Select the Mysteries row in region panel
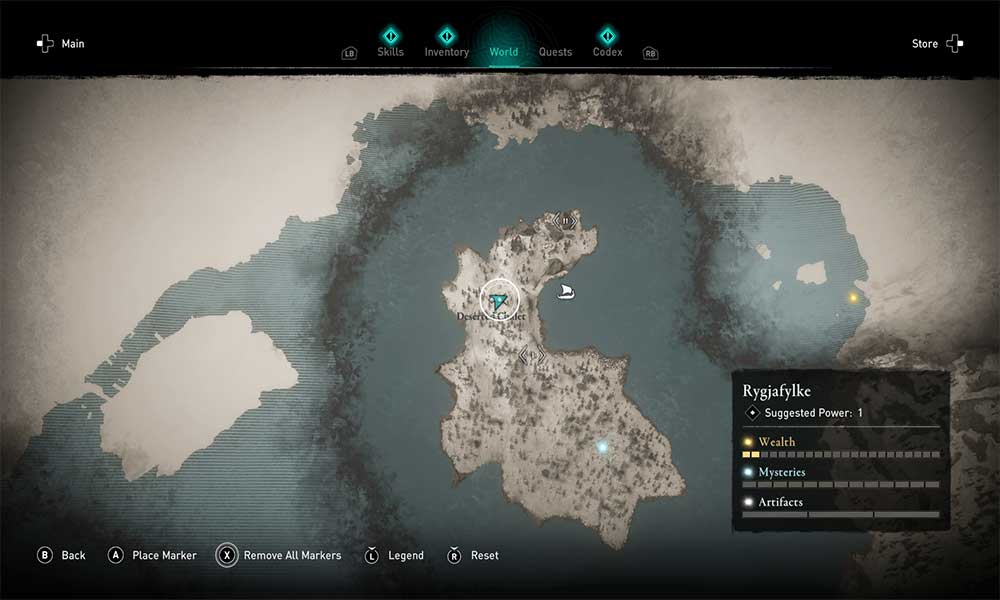The width and height of the screenshot is (1000, 600). point(780,472)
